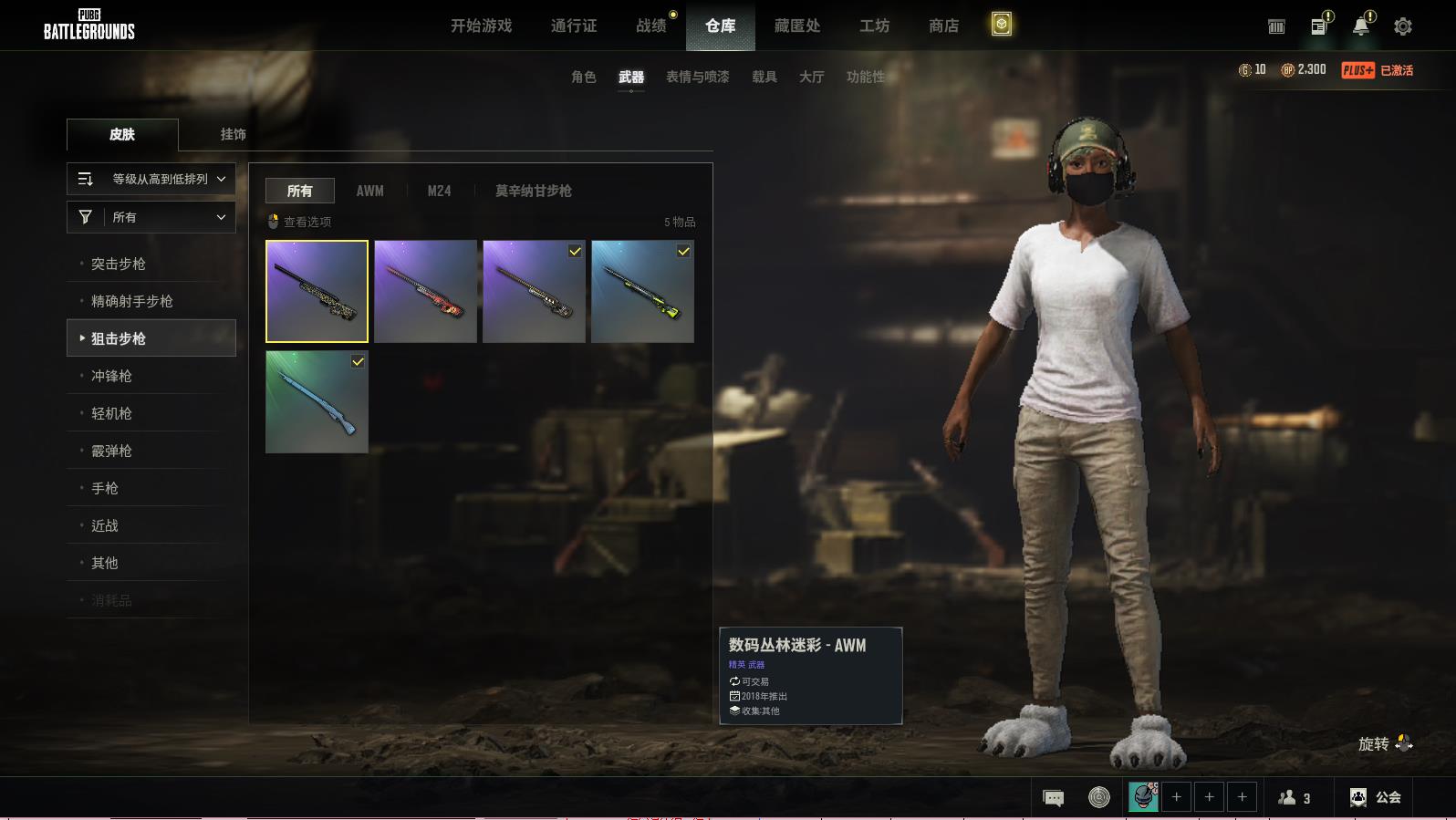Screen dimensions: 1456x820
Task: Open the 开始游戏 (Play) menu
Action: [x=481, y=26]
